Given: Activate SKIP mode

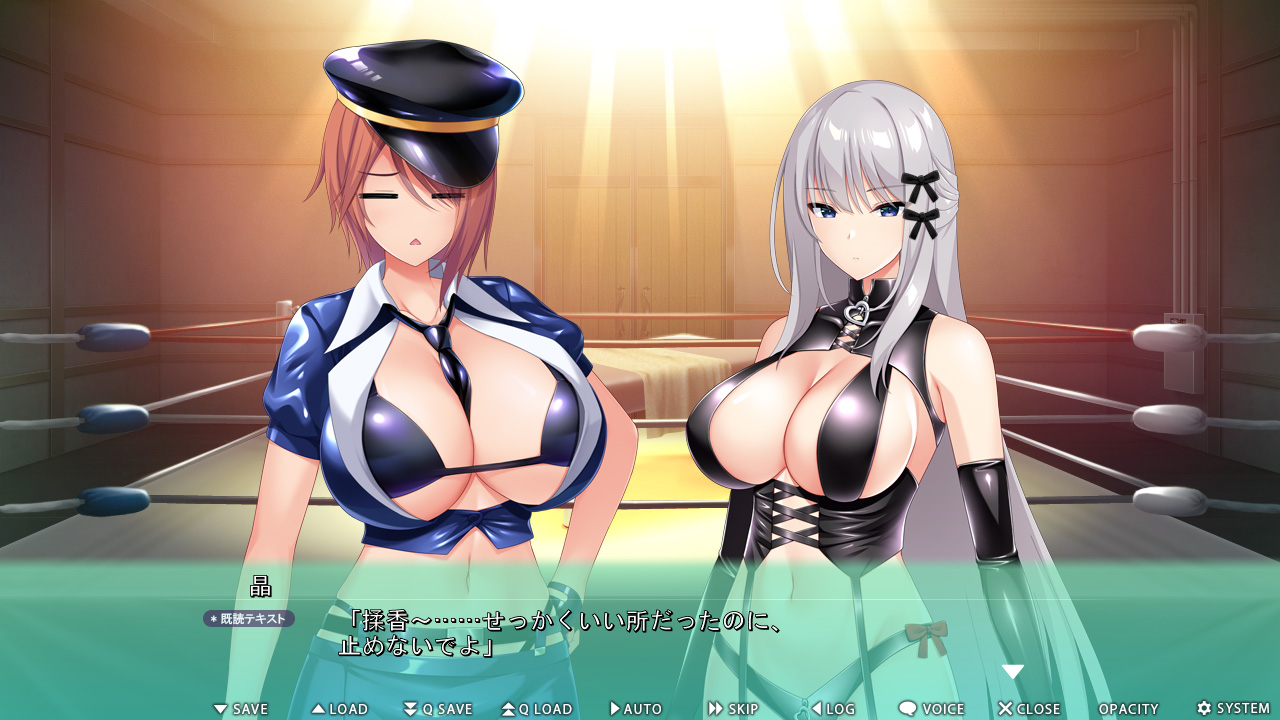Looking at the screenshot, I should 734,709.
